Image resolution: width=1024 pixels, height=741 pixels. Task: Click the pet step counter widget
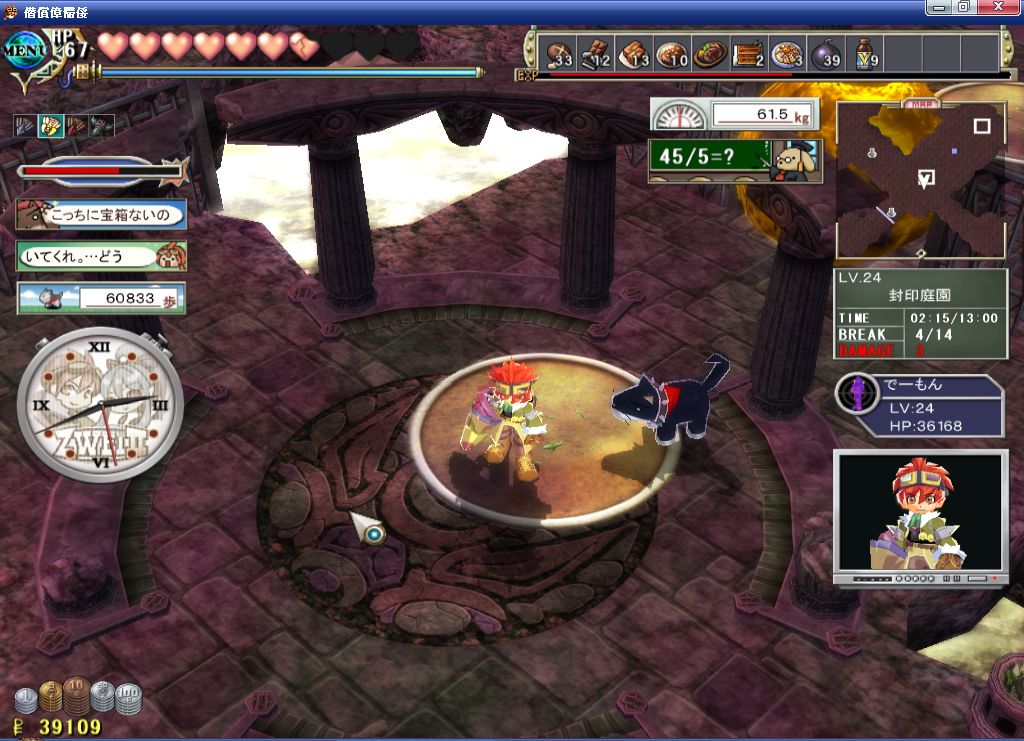tap(101, 298)
